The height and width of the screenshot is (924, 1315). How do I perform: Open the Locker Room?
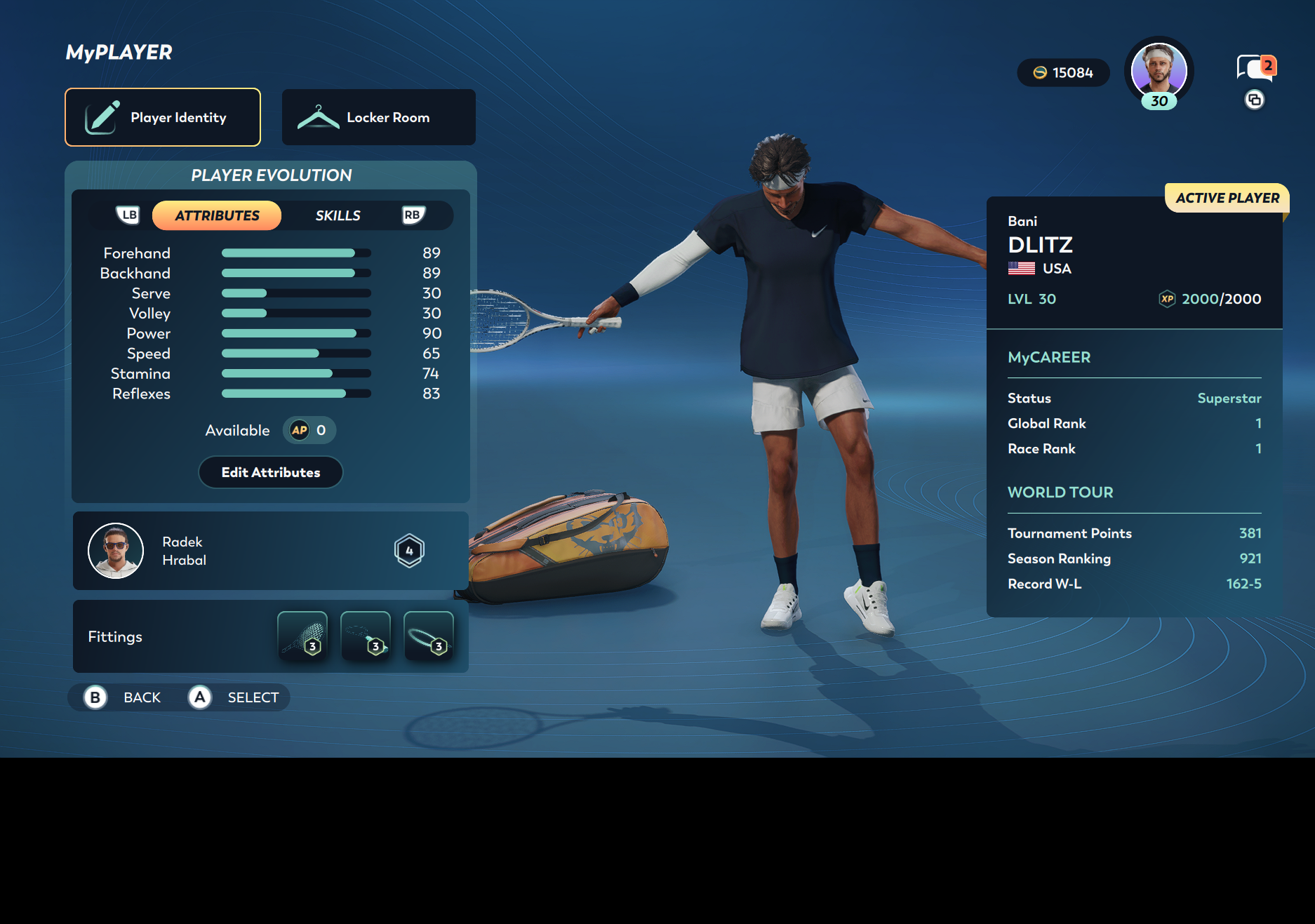[378, 117]
